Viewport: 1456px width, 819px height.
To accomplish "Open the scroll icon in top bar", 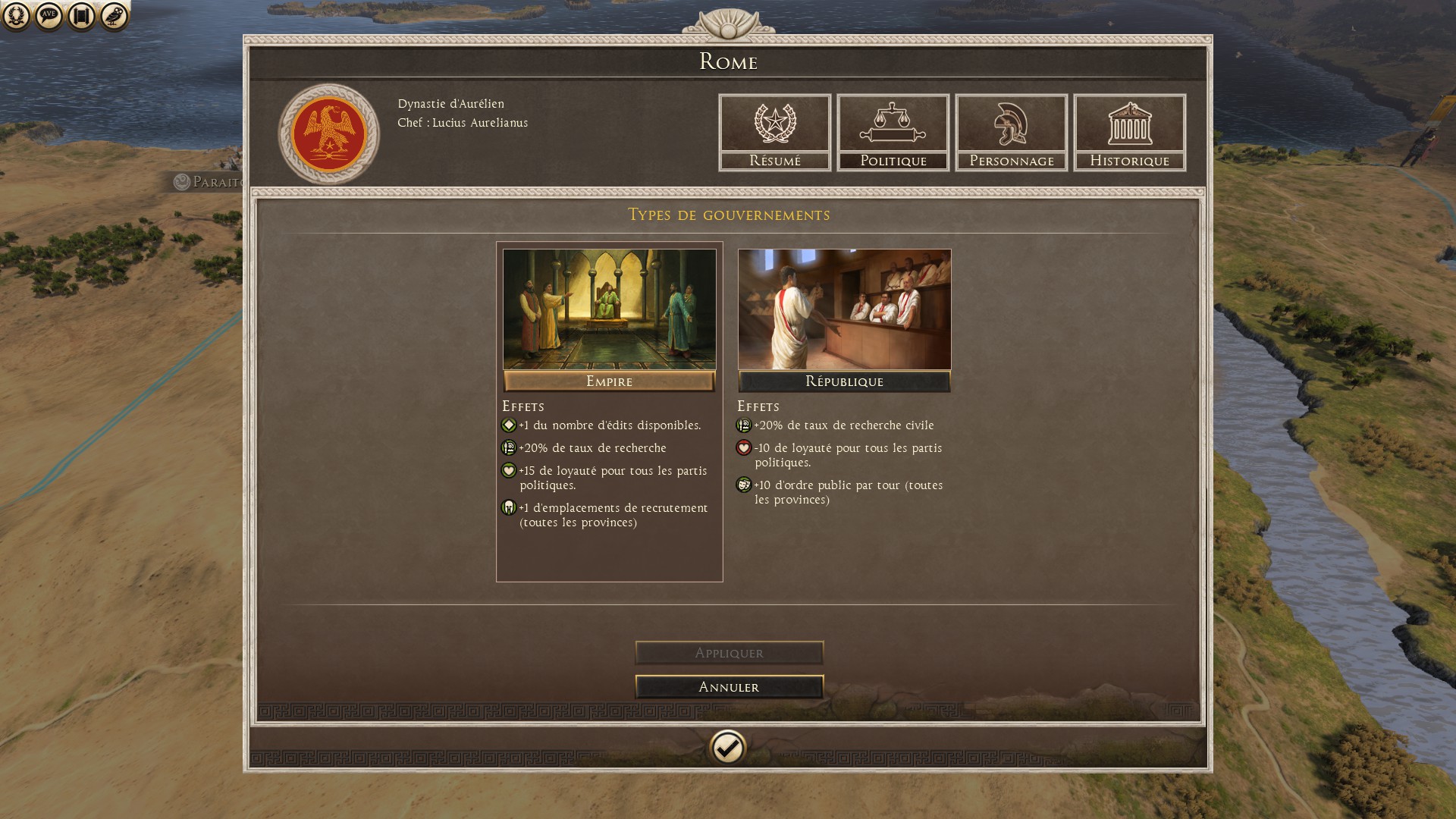I will (x=82, y=15).
